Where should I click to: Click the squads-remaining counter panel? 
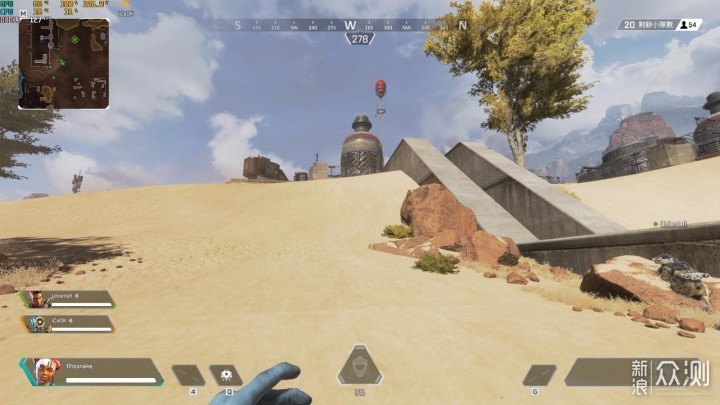(660, 24)
